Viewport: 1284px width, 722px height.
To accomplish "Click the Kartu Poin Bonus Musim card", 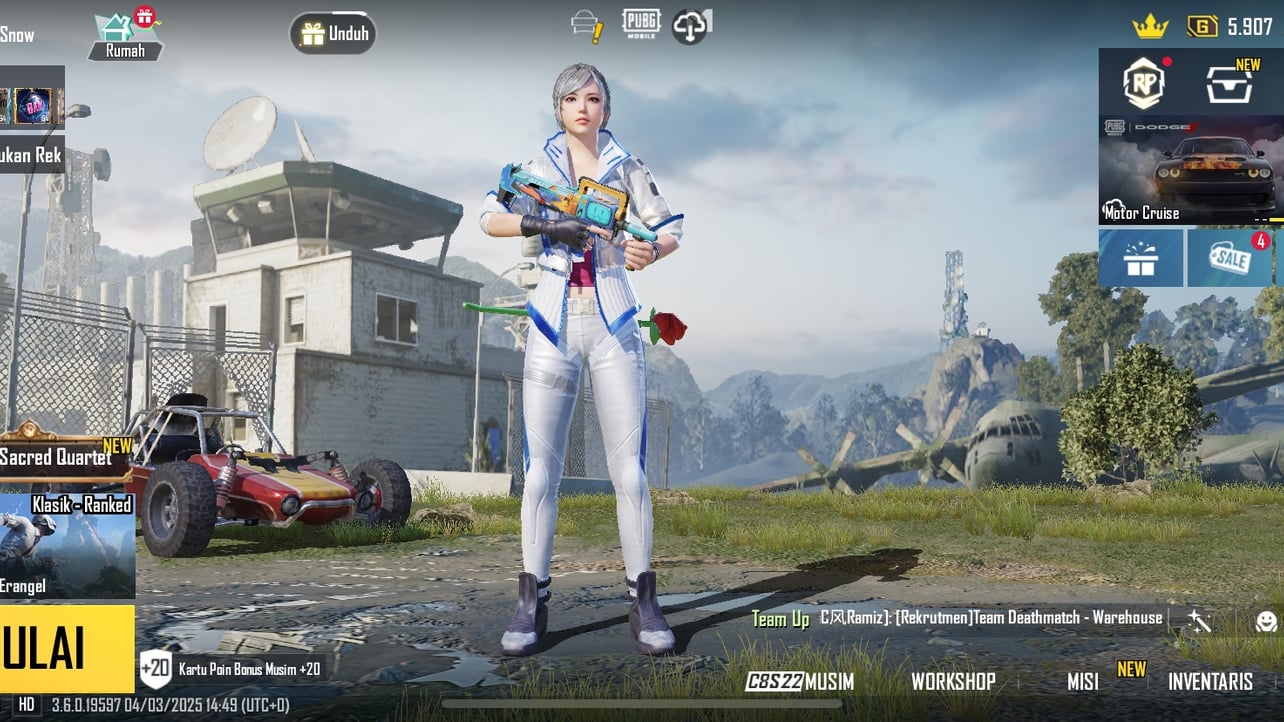I will [232, 669].
